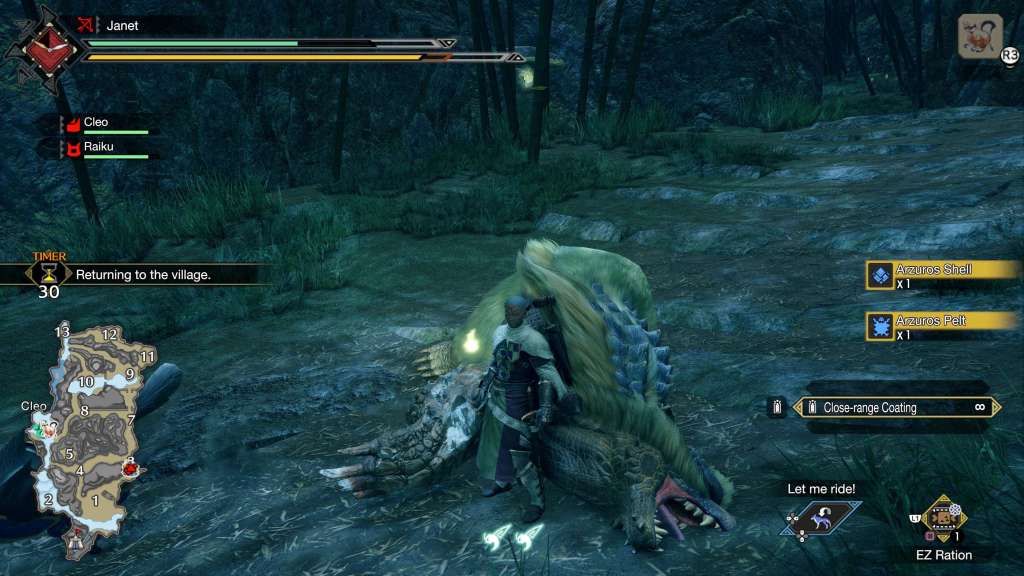Click the monster target icon top-right

(980, 36)
